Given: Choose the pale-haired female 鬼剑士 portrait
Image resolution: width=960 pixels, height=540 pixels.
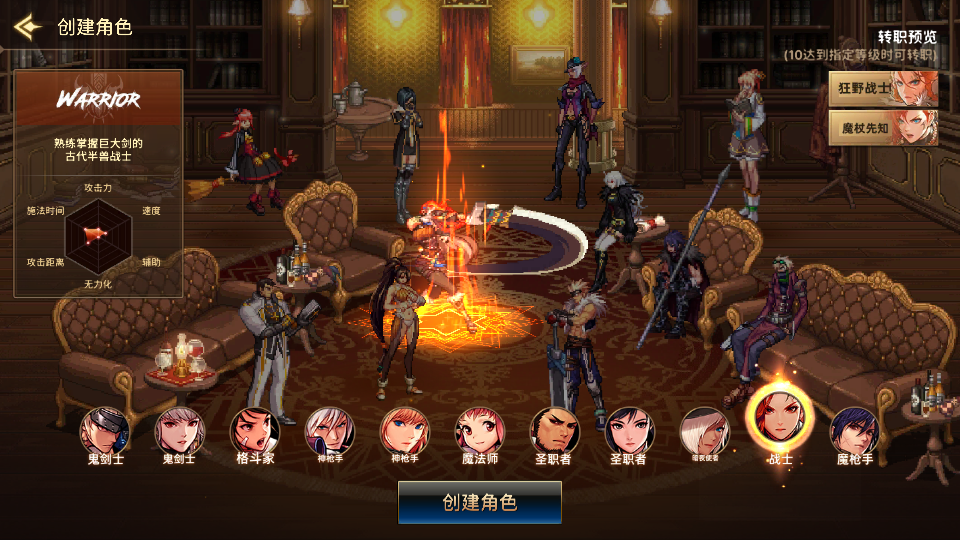Looking at the screenshot, I should pos(179,431).
